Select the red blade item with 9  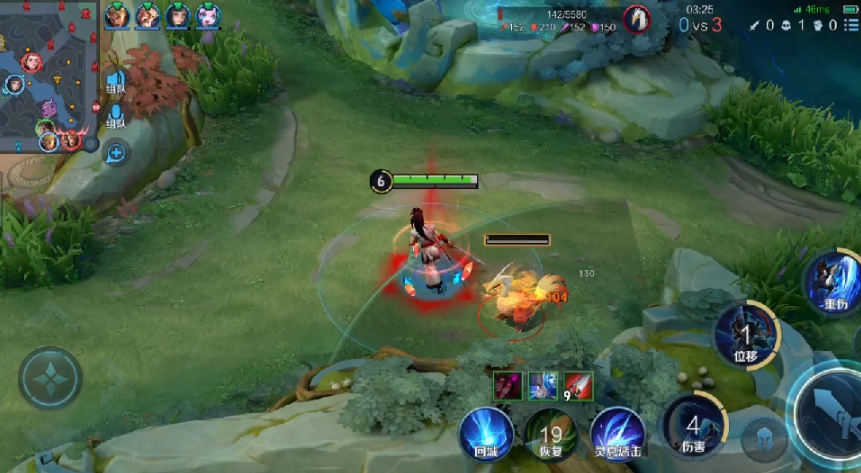tap(578, 385)
